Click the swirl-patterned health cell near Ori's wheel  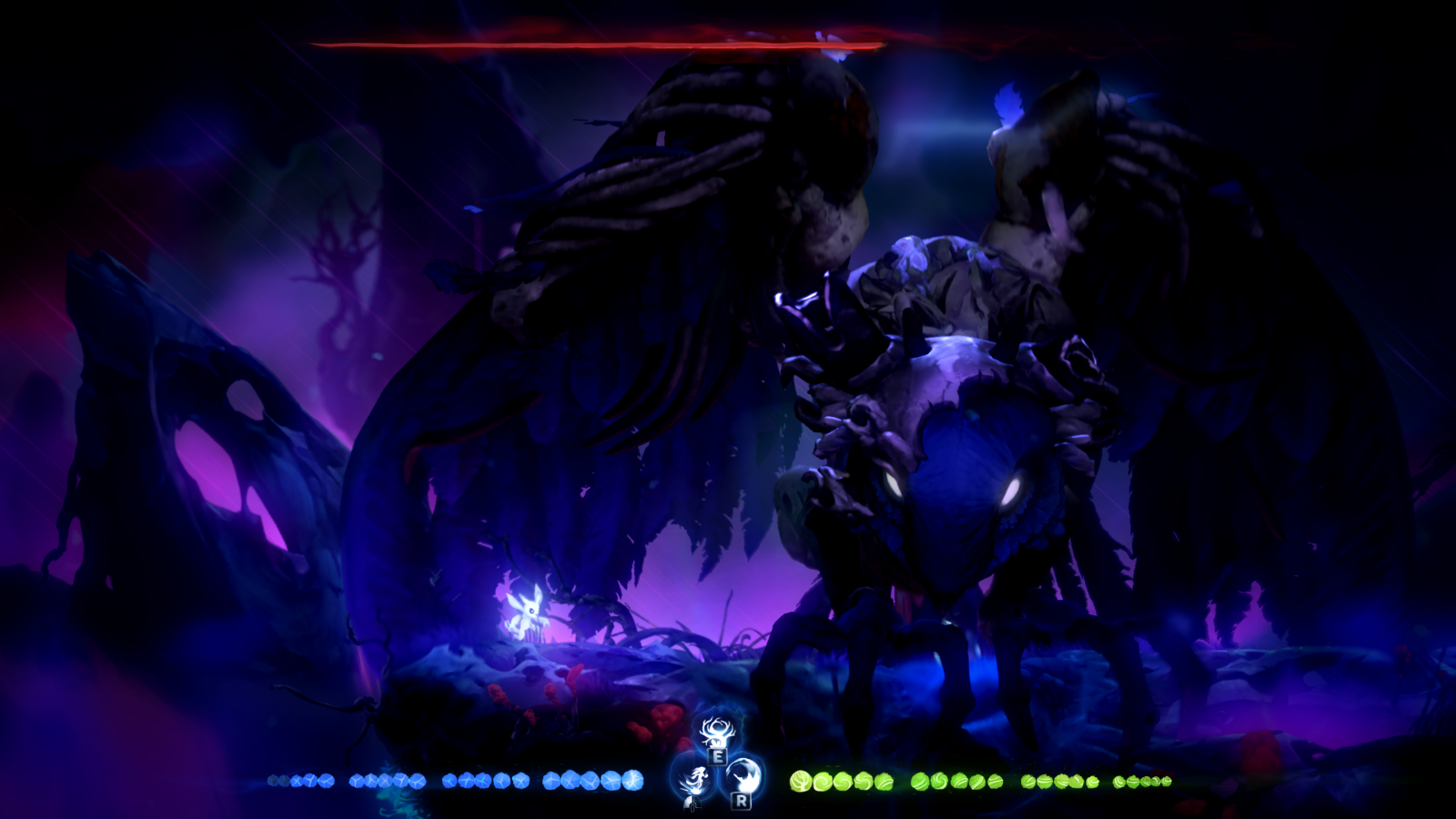pyautogui.click(x=824, y=781)
